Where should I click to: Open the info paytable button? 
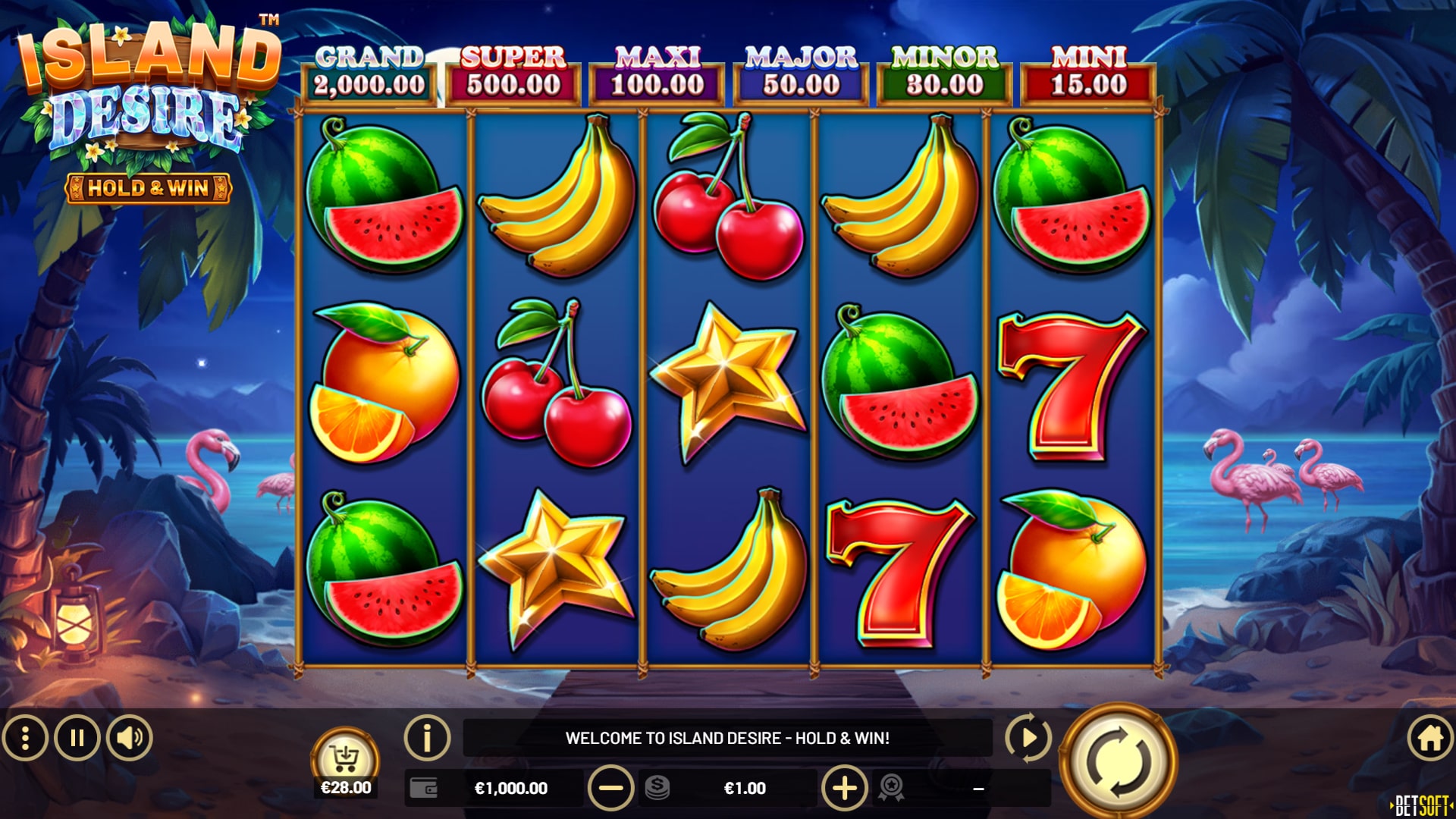click(427, 737)
